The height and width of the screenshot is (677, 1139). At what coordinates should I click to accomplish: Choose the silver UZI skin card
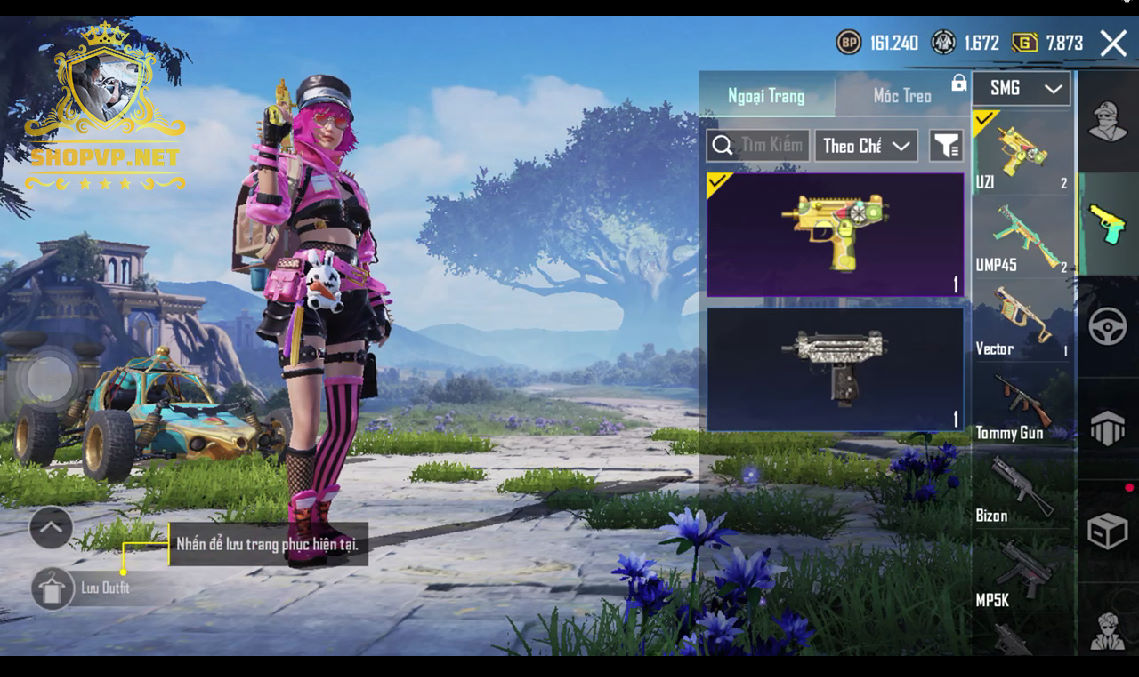835,369
